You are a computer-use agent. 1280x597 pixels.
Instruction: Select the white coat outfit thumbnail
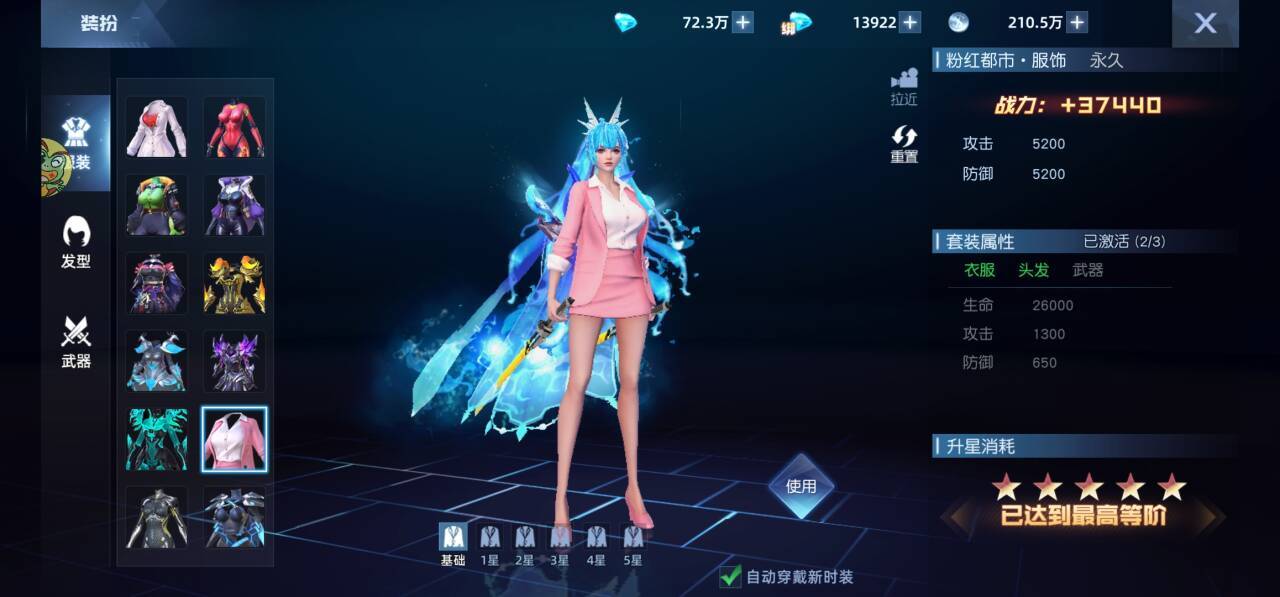click(156, 127)
